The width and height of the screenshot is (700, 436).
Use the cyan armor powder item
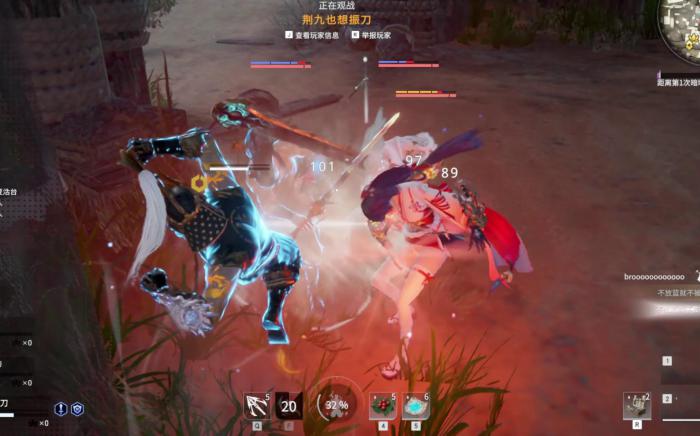(x=415, y=405)
